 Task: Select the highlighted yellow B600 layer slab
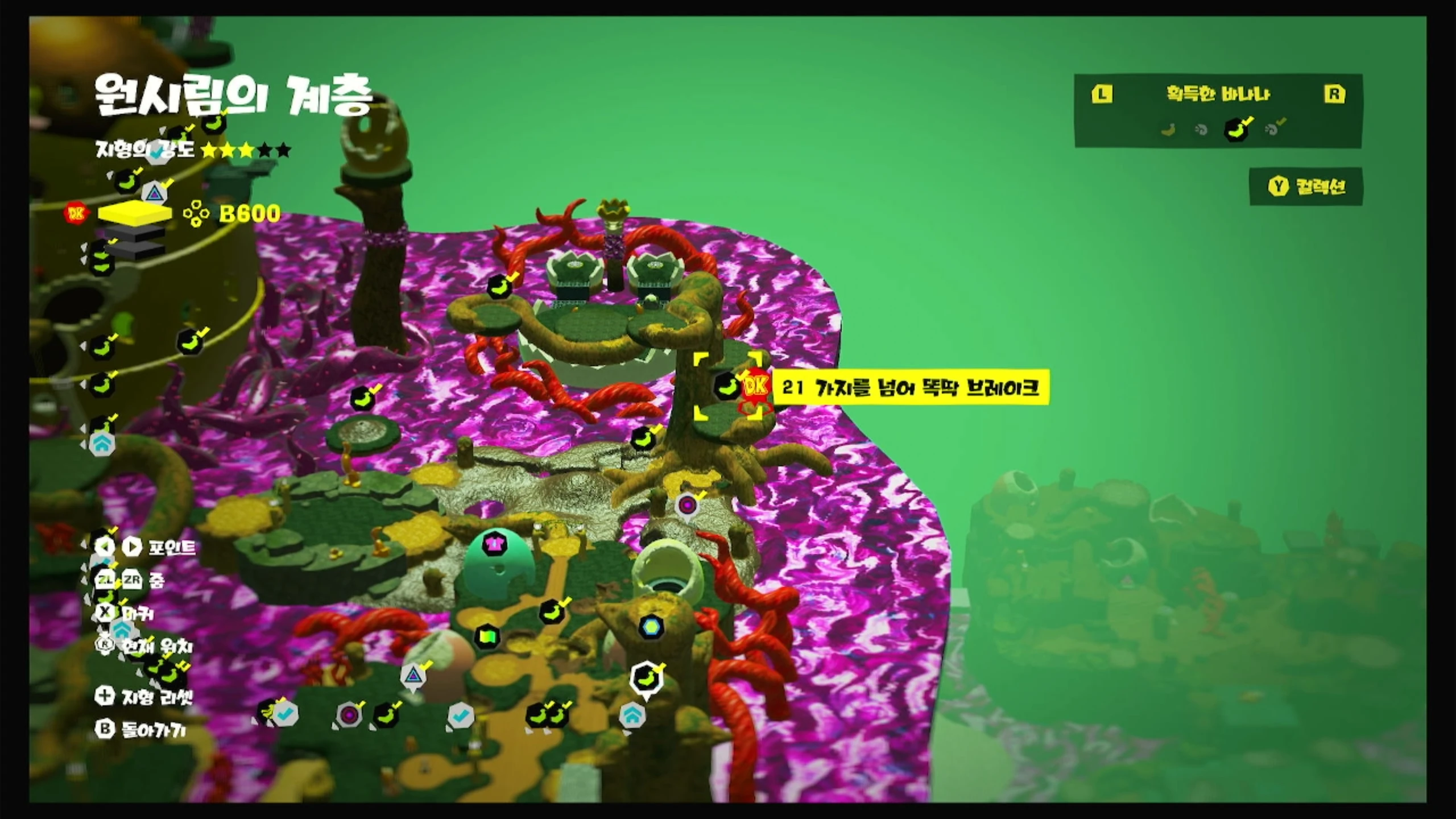tap(135, 214)
